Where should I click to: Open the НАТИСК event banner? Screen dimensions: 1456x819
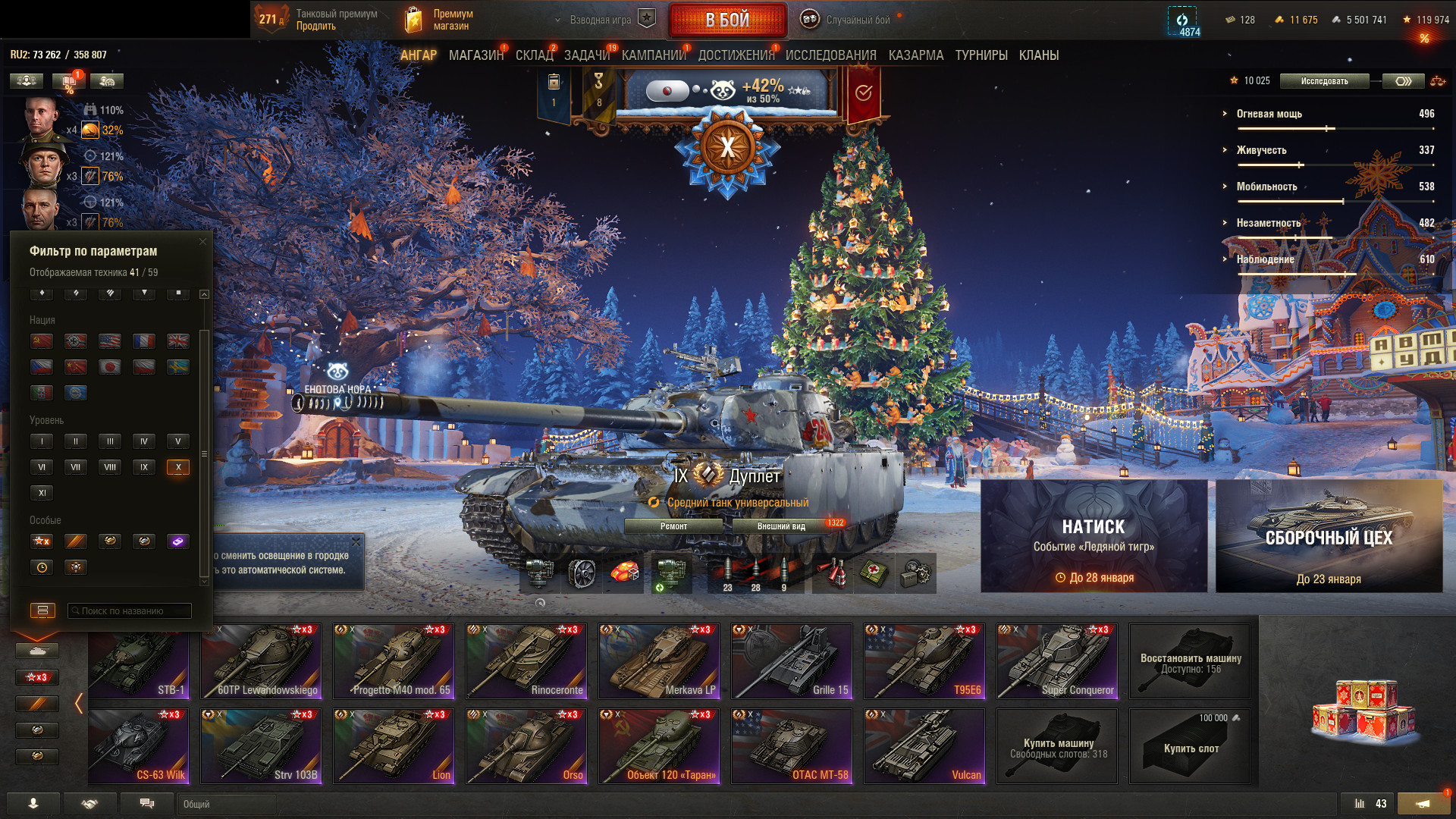click(1094, 536)
